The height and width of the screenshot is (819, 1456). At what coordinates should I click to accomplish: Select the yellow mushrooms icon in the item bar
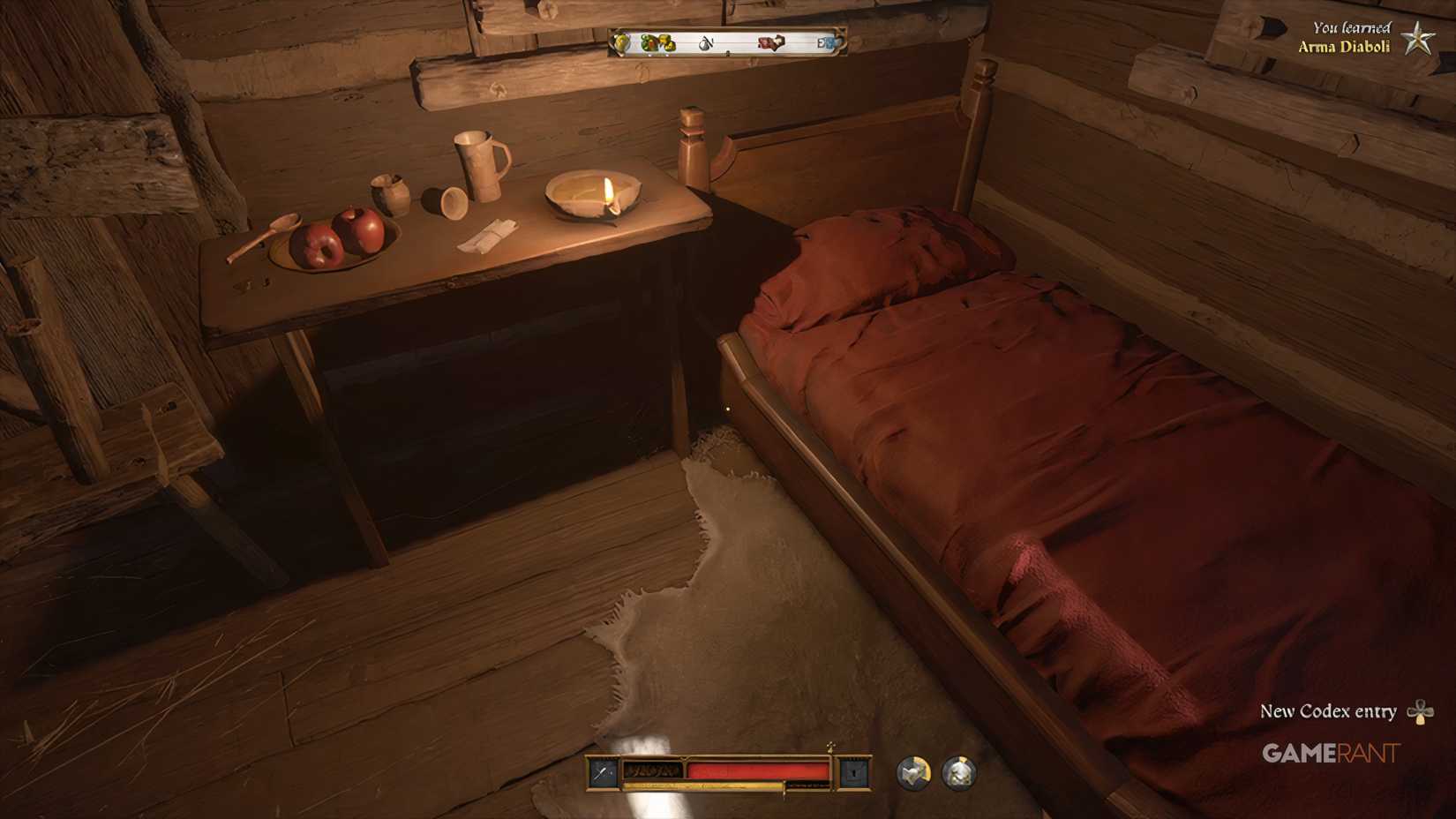click(x=668, y=43)
